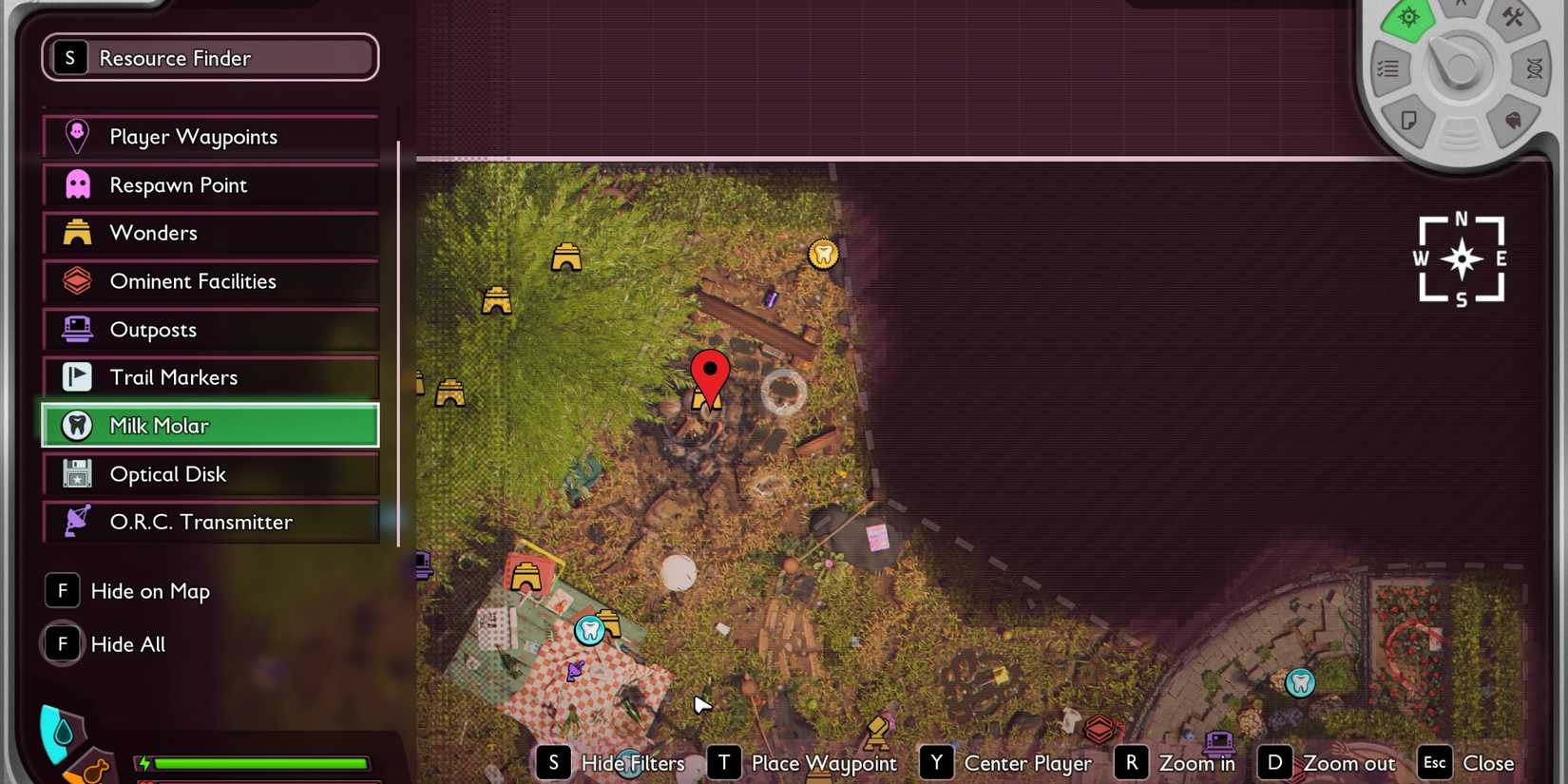Expand the Player Waypoints category
Viewport: 1568px width, 784px height.
pyautogui.click(x=209, y=136)
